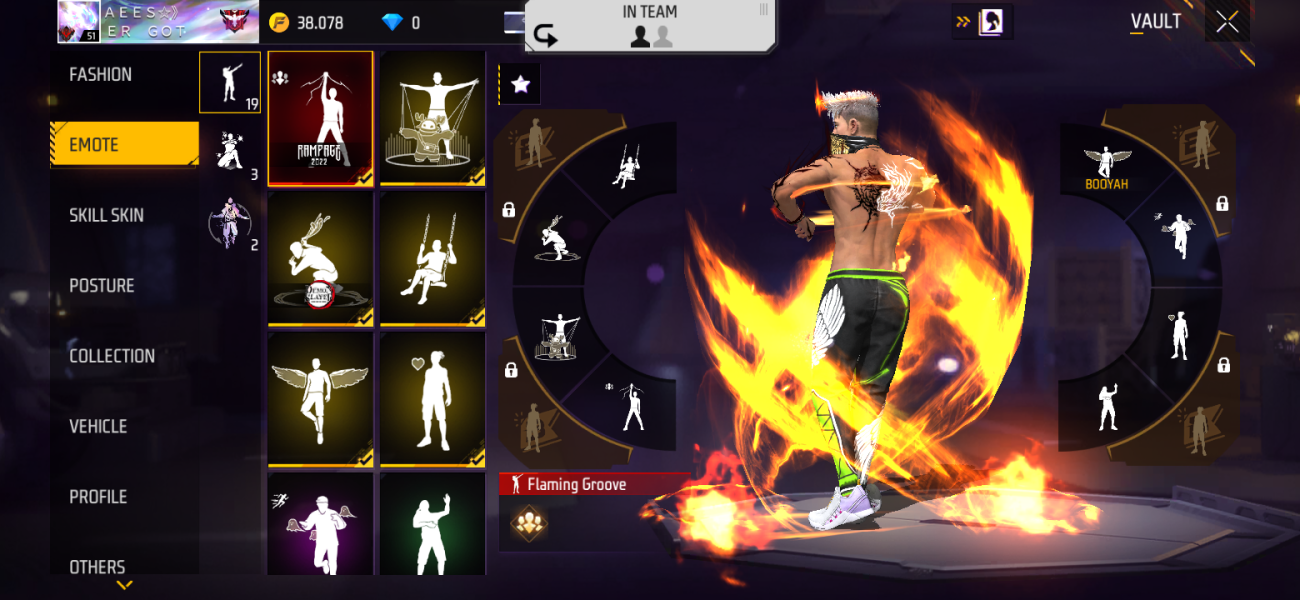
Task: Choose the Rampage 2022 emote card
Action: coord(320,118)
